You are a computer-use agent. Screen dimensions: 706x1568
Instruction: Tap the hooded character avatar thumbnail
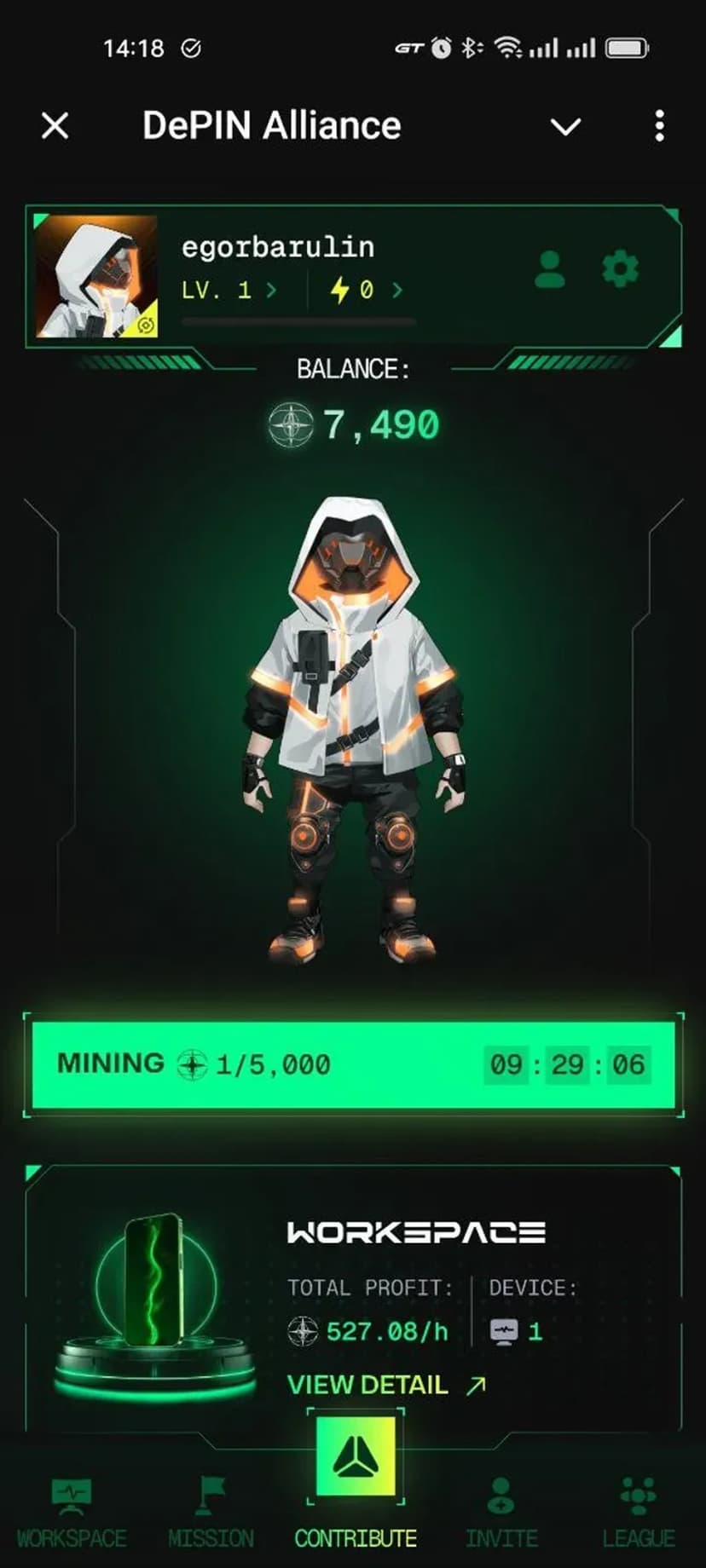[96, 276]
